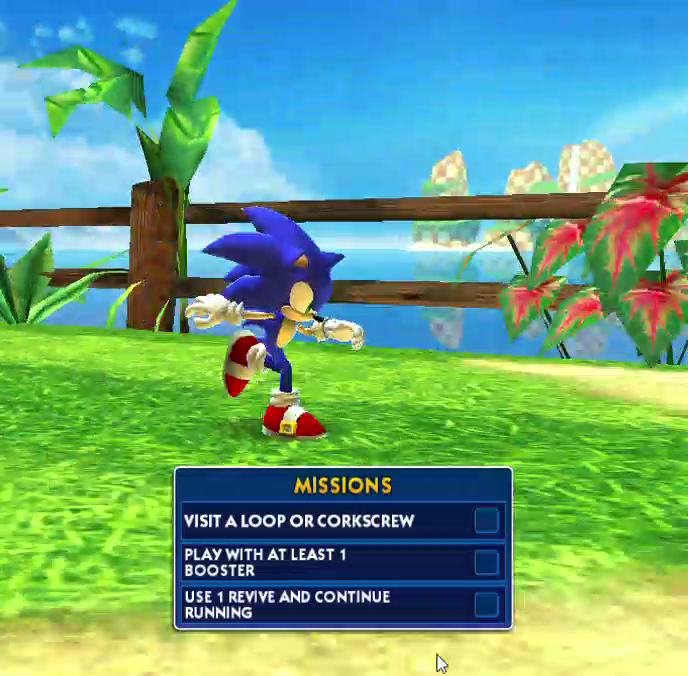Click the checkbox beside the loop or corkscrew mission
Screen dimensions: 688x676
pos(486,520)
